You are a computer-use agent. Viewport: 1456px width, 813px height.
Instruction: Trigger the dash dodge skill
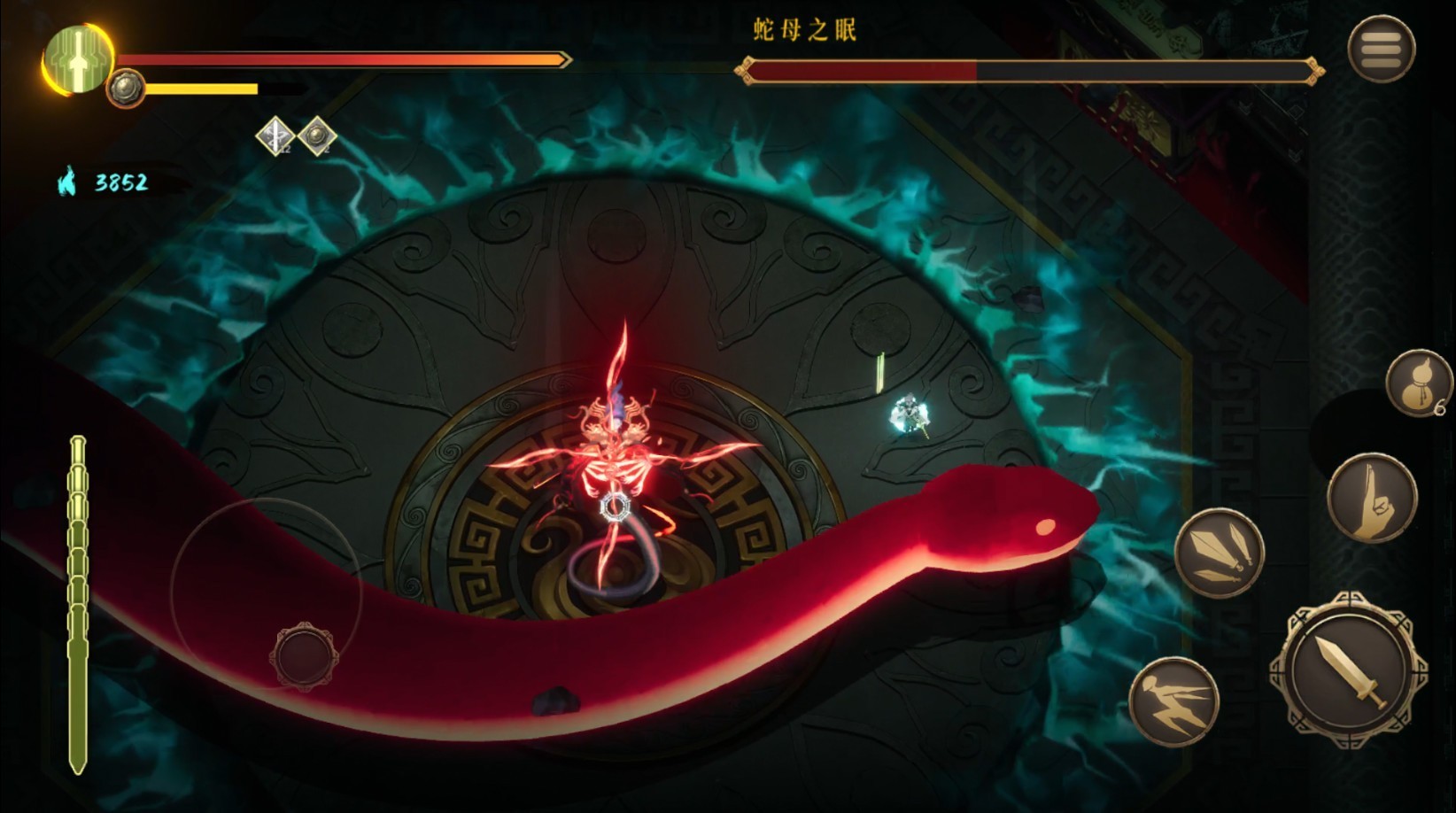[1173, 701]
